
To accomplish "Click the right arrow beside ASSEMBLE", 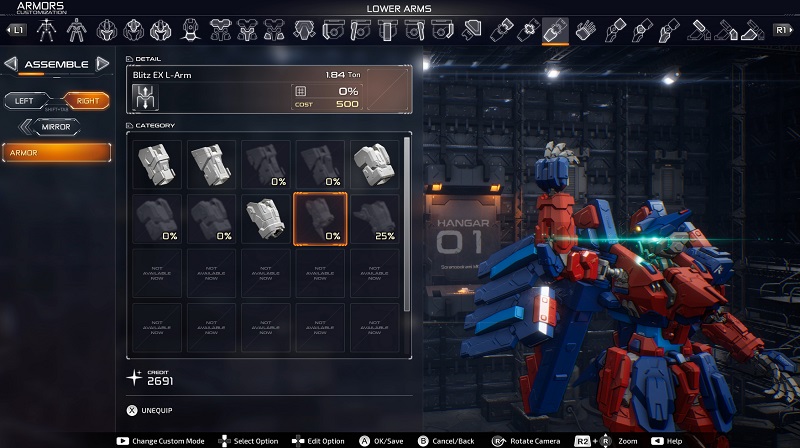I will (102, 64).
